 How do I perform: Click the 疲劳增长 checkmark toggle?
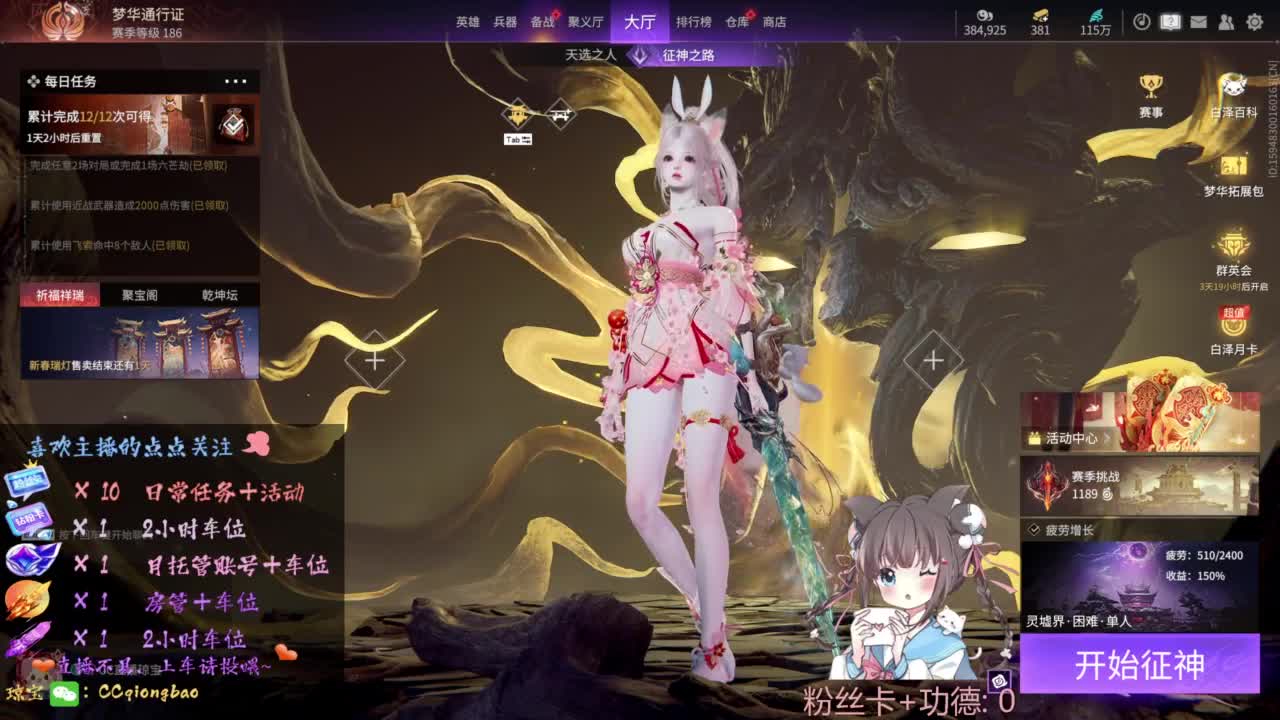coord(1033,528)
